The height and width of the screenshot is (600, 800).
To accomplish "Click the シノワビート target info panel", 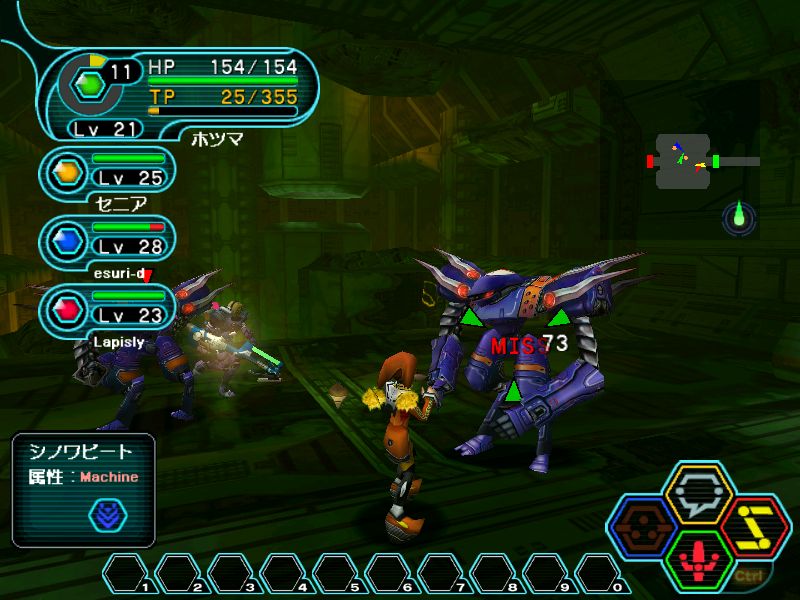I will click(x=84, y=489).
